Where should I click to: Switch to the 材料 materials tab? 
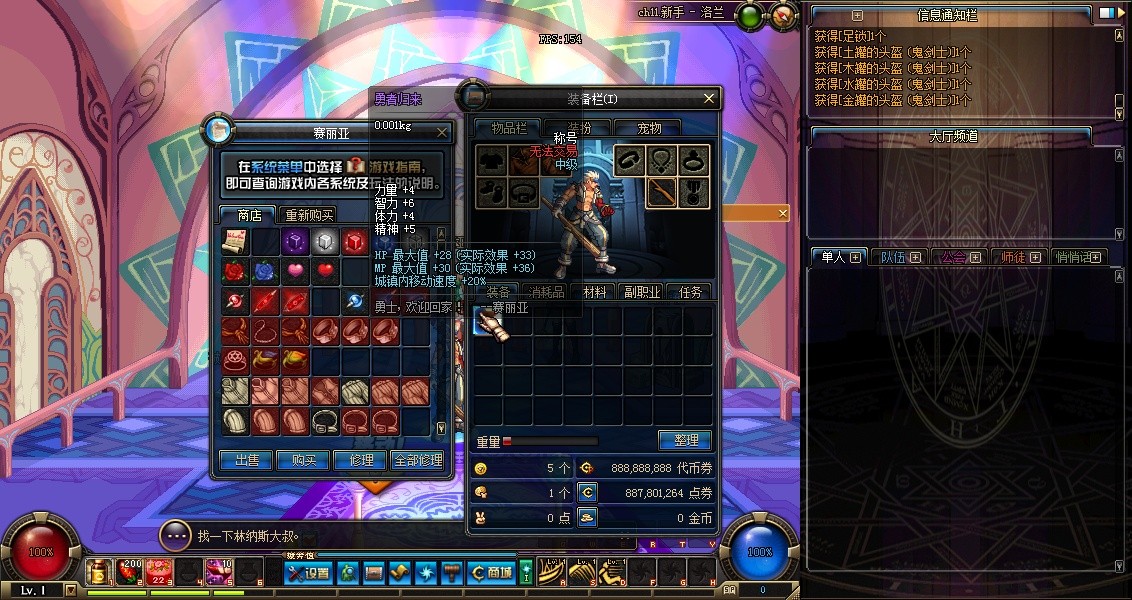pyautogui.click(x=595, y=292)
